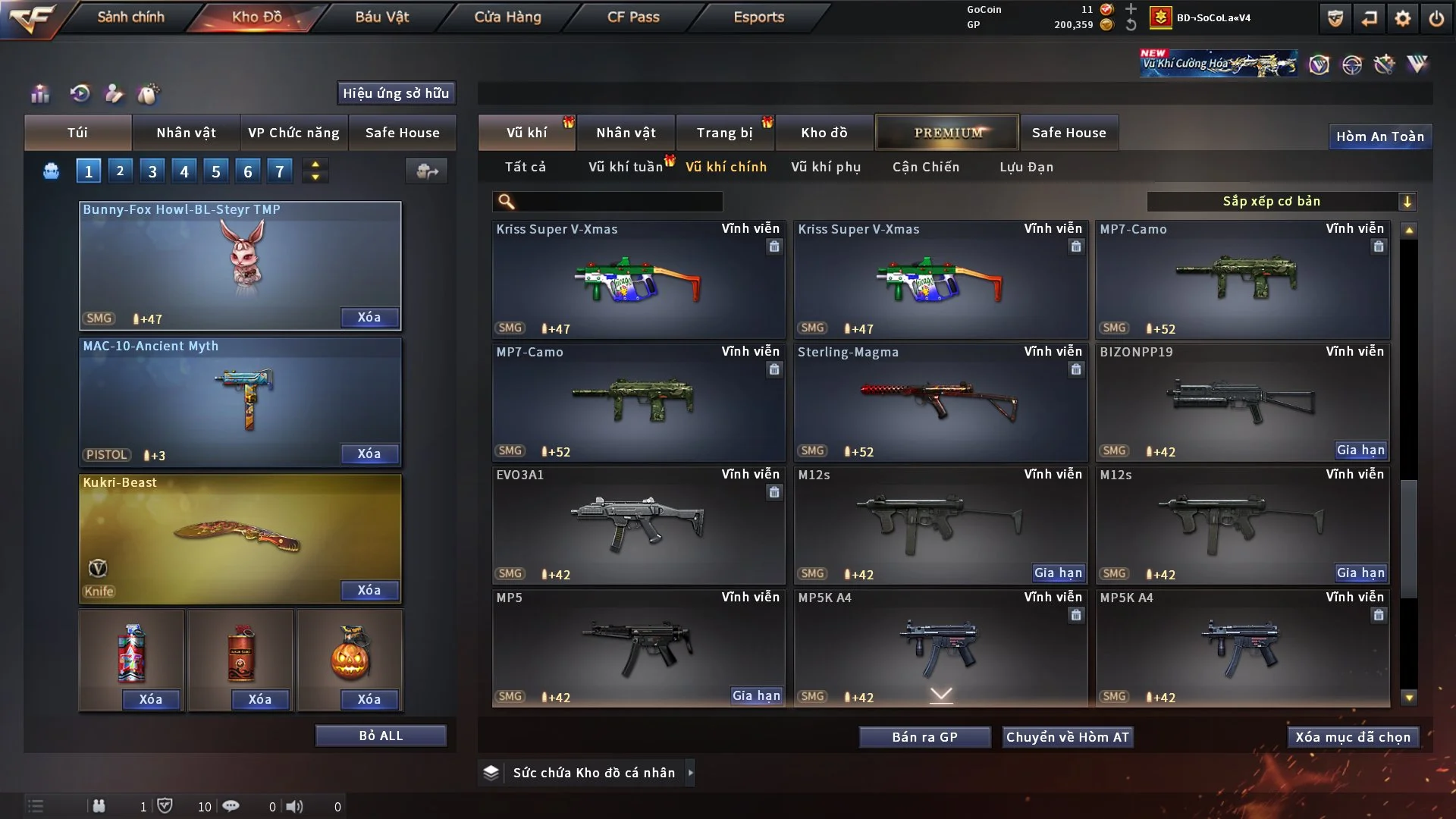
Task: Open game Settings via gear icon
Action: (x=1402, y=18)
